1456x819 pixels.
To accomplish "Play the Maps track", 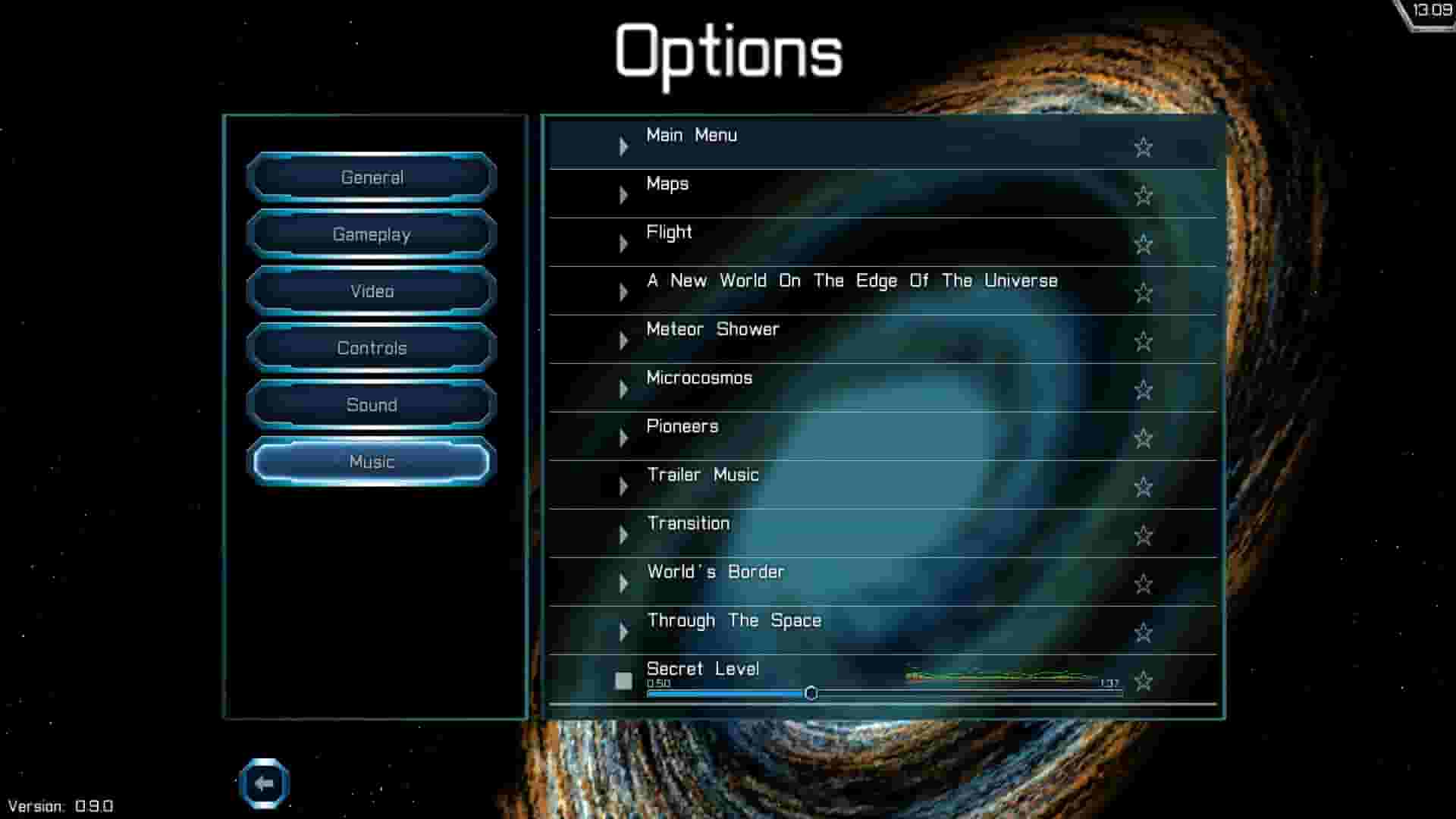I will pyautogui.click(x=624, y=194).
